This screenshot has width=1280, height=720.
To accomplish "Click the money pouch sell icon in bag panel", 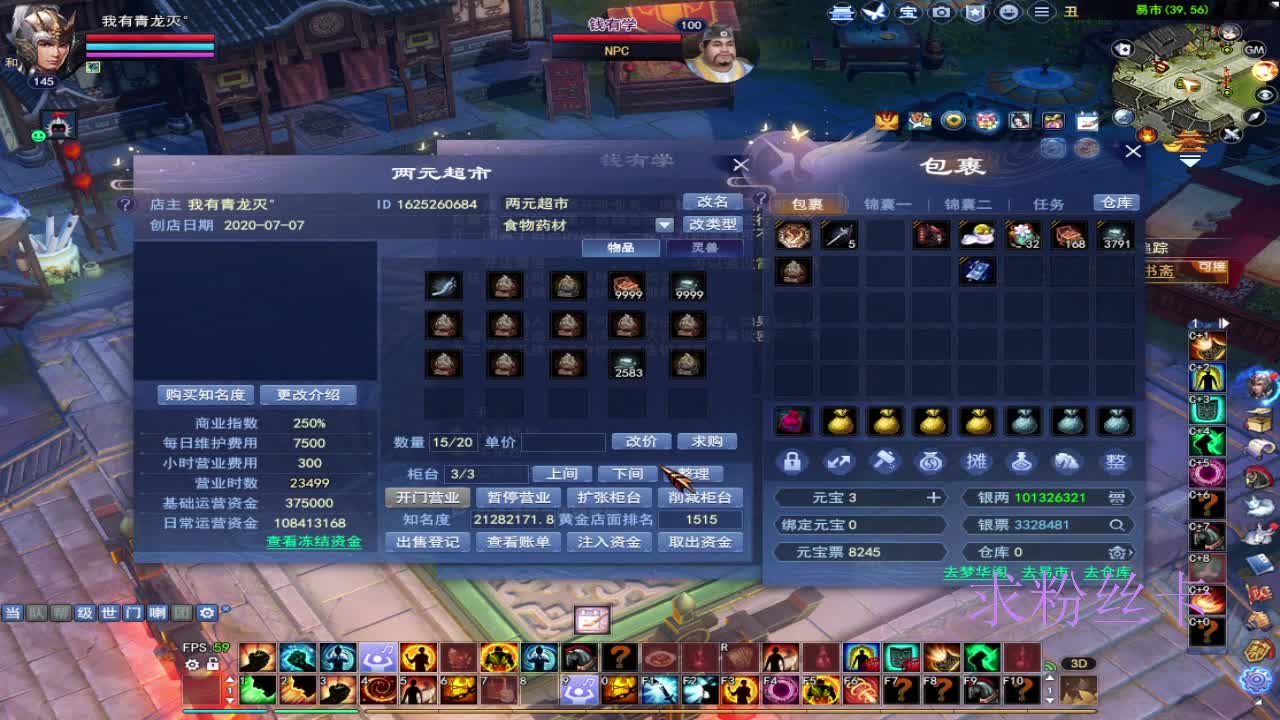I will click(x=929, y=462).
